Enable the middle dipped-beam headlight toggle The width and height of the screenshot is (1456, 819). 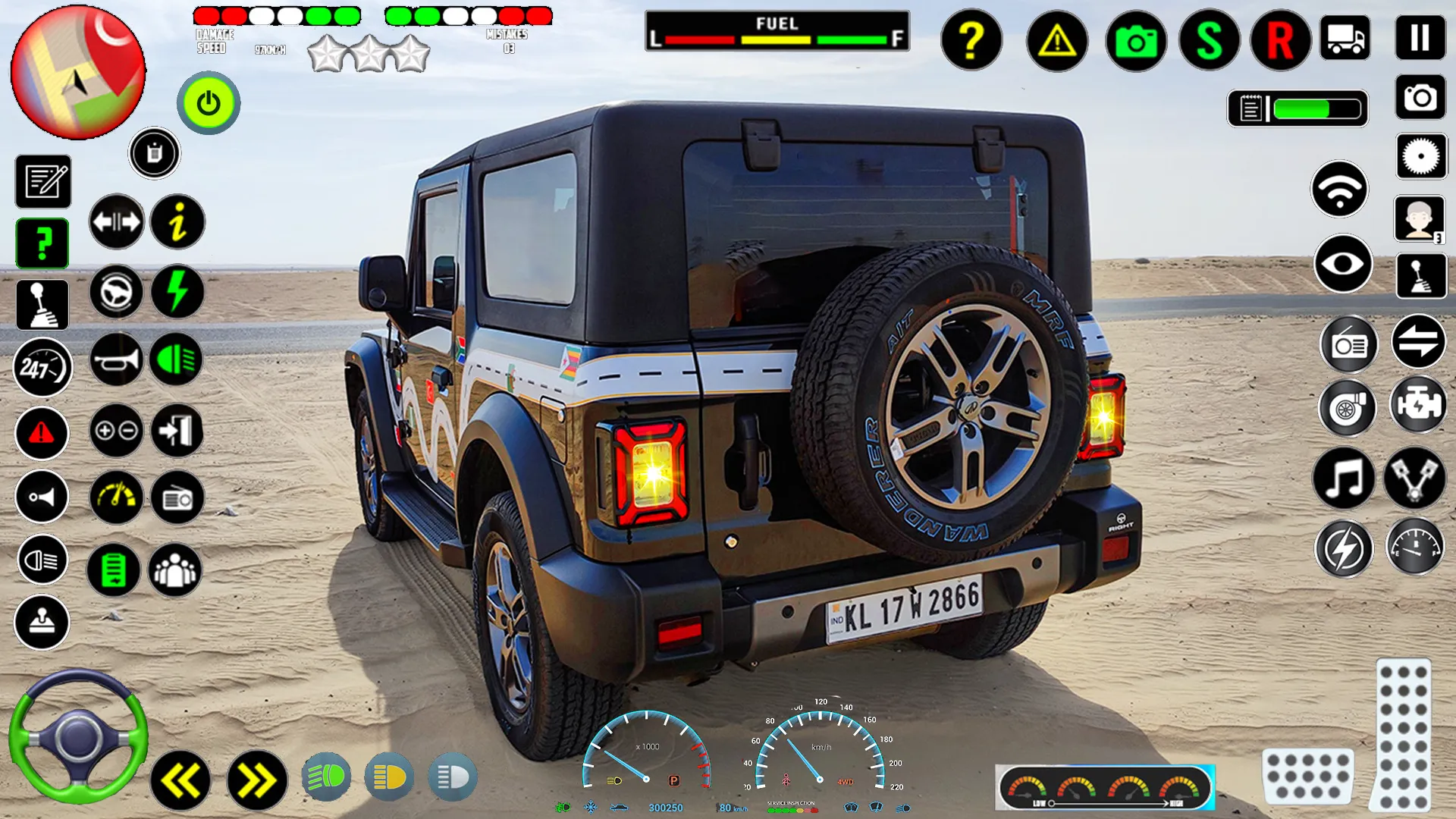pos(388,777)
